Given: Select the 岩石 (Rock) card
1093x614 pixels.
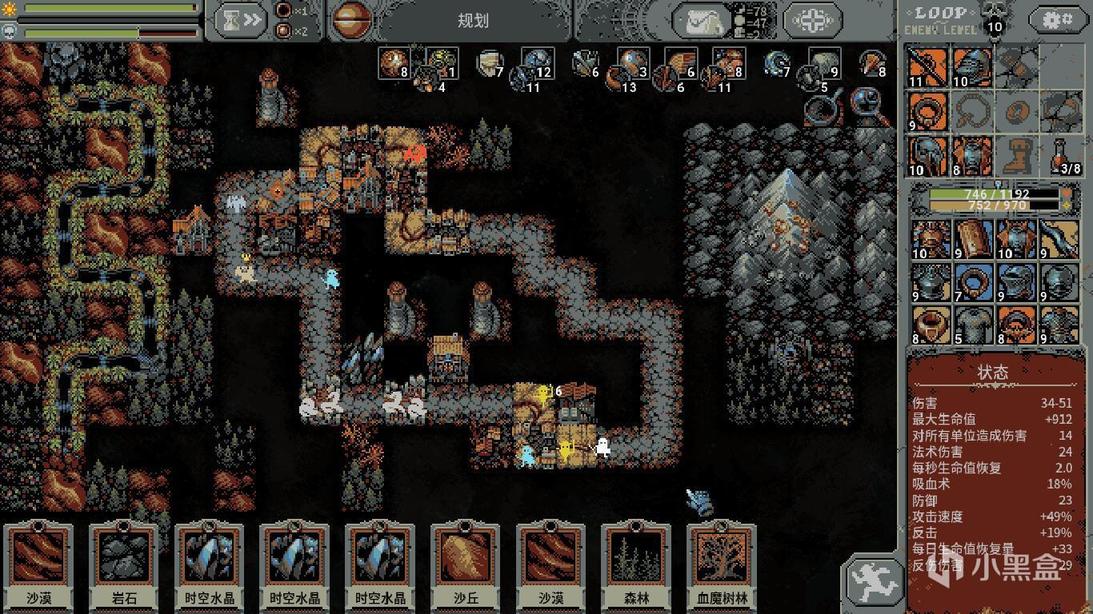Looking at the screenshot, I should point(124,565).
